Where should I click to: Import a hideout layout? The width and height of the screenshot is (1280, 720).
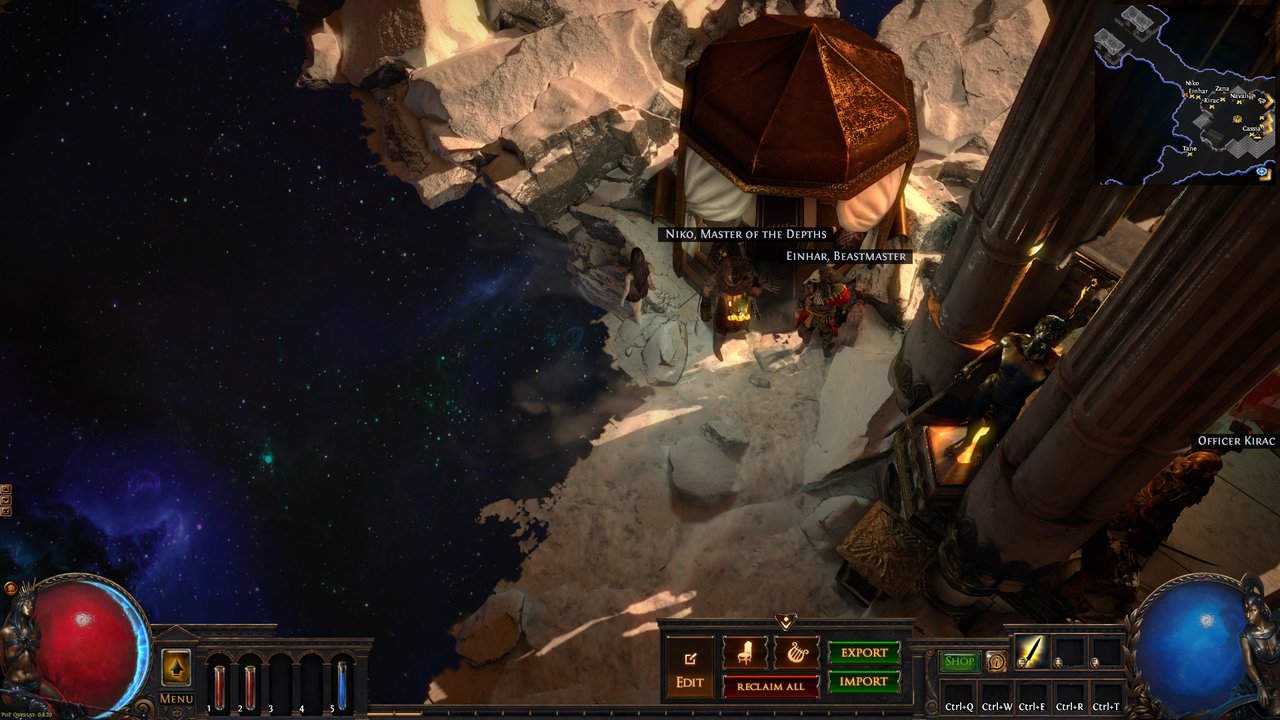coord(864,682)
